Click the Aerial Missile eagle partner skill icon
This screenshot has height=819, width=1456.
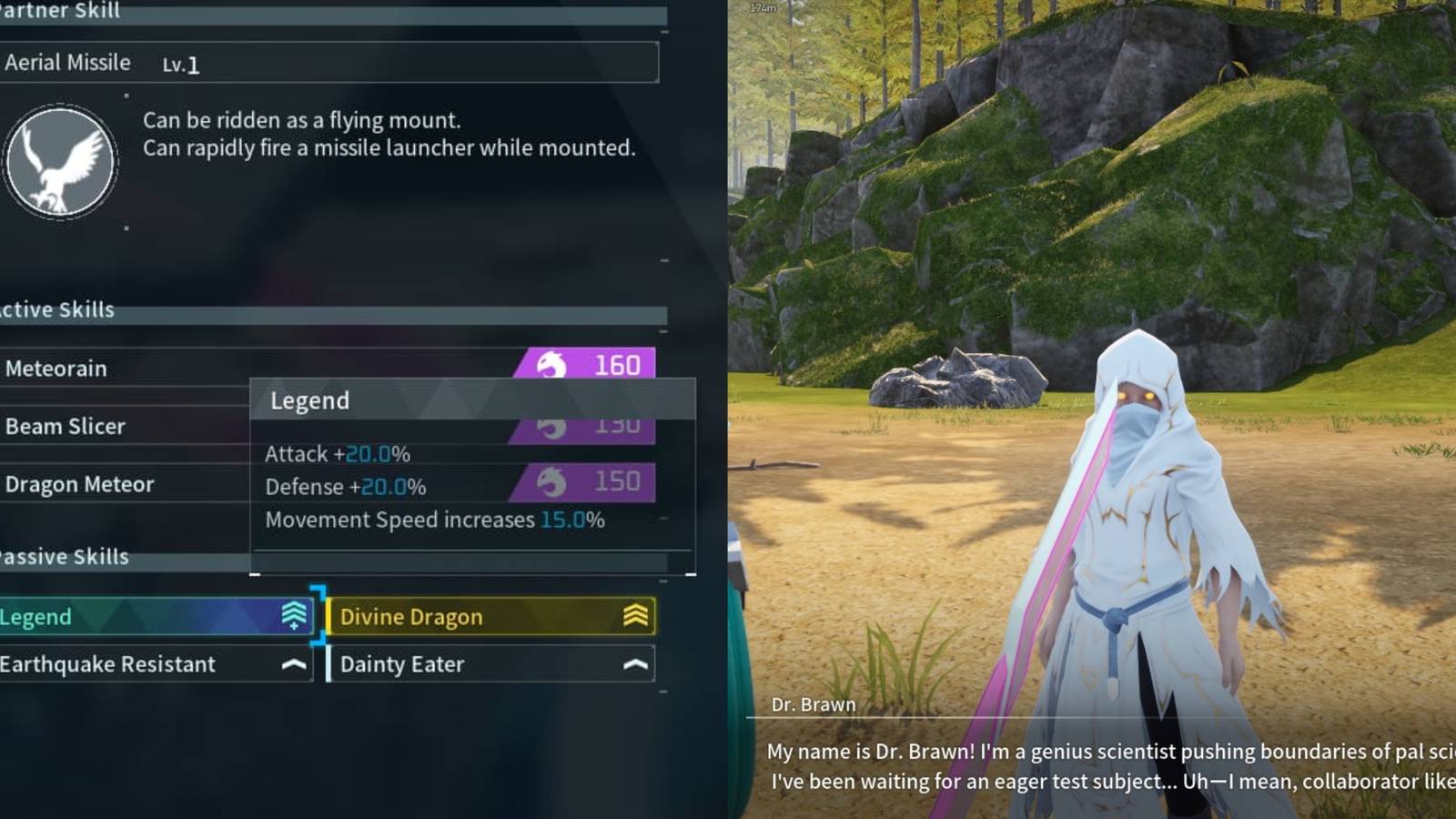[x=61, y=160]
